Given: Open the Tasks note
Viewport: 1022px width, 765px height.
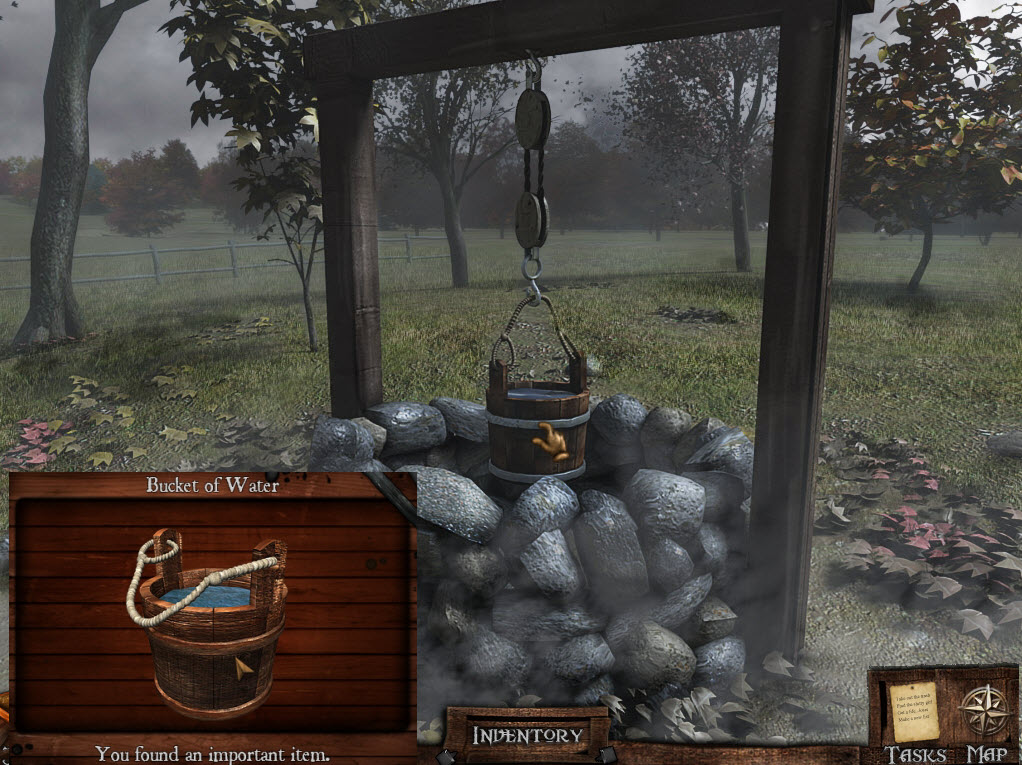Looking at the screenshot, I should pos(915,713).
